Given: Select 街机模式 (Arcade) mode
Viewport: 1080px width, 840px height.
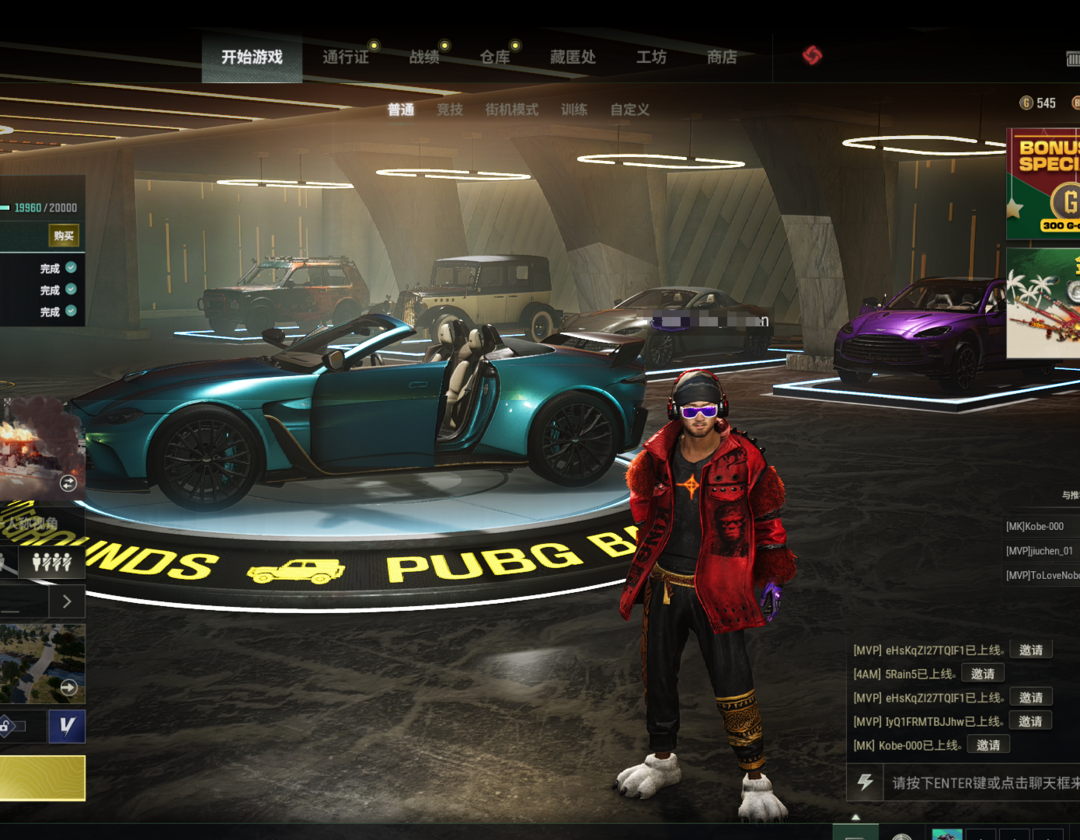Looking at the screenshot, I should point(512,110).
